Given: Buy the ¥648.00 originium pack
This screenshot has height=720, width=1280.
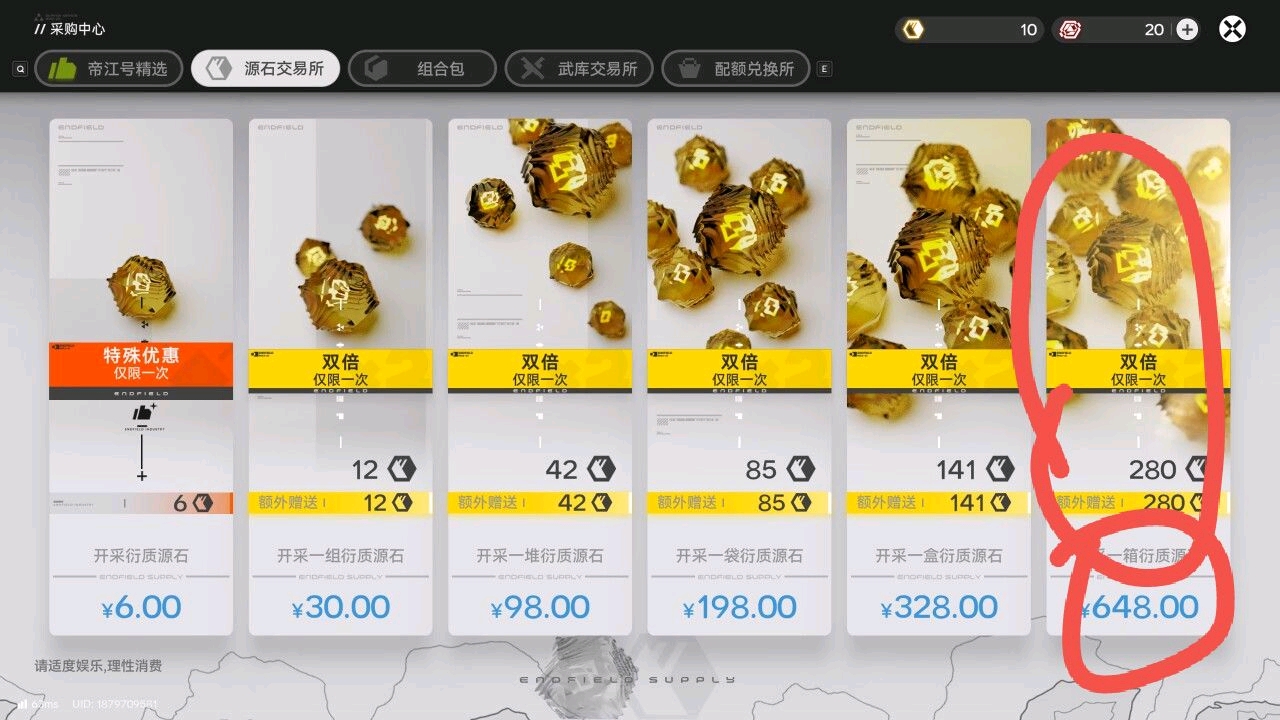Looking at the screenshot, I should 1138,377.
